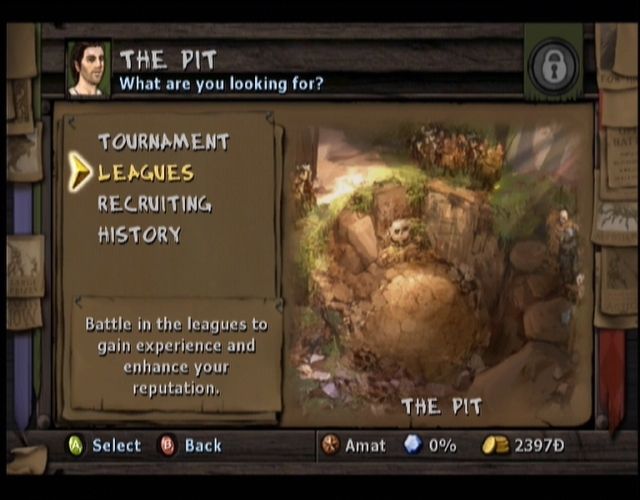Choose Recruiting from the list

tap(154, 204)
